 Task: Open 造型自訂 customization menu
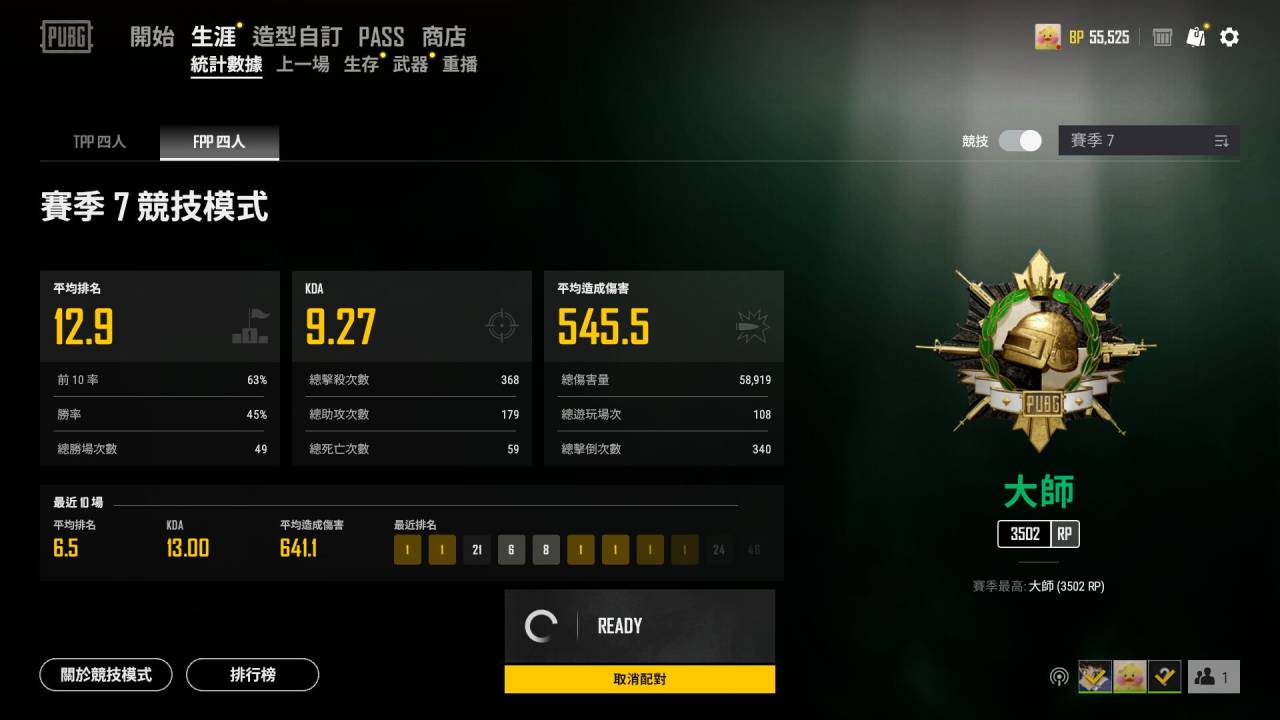point(297,37)
